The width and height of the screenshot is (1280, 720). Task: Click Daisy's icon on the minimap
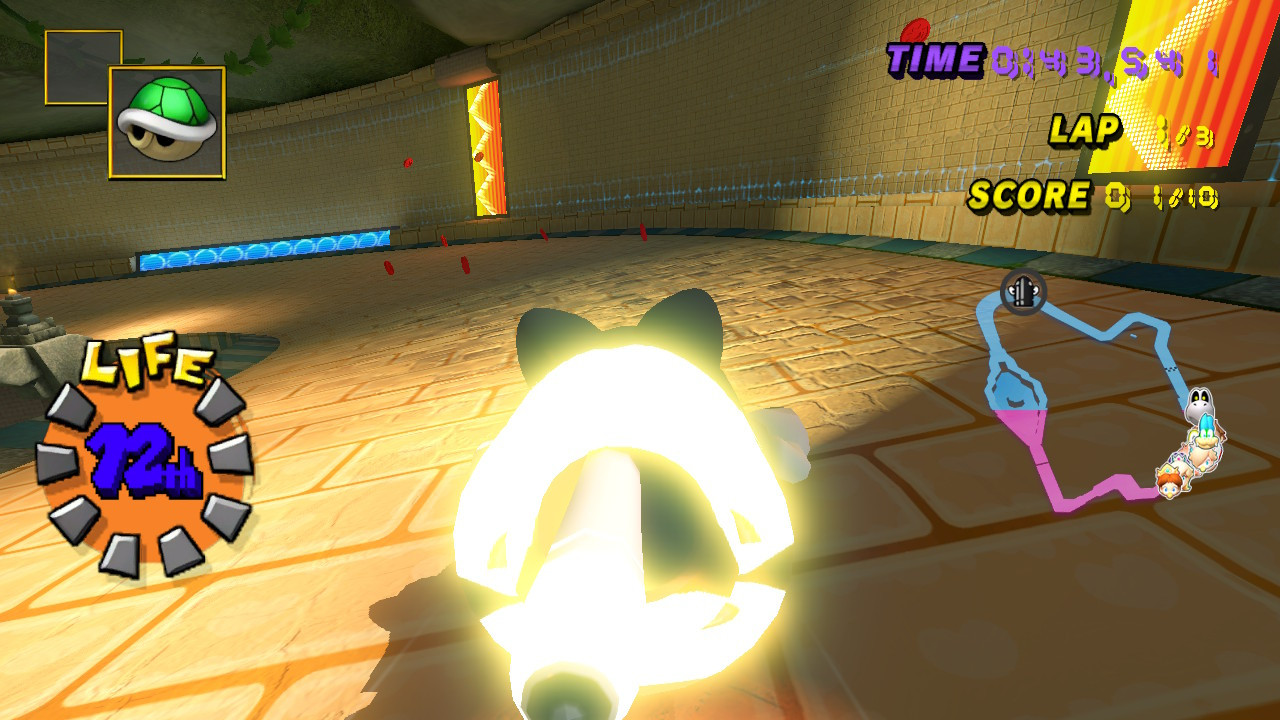click(1168, 488)
